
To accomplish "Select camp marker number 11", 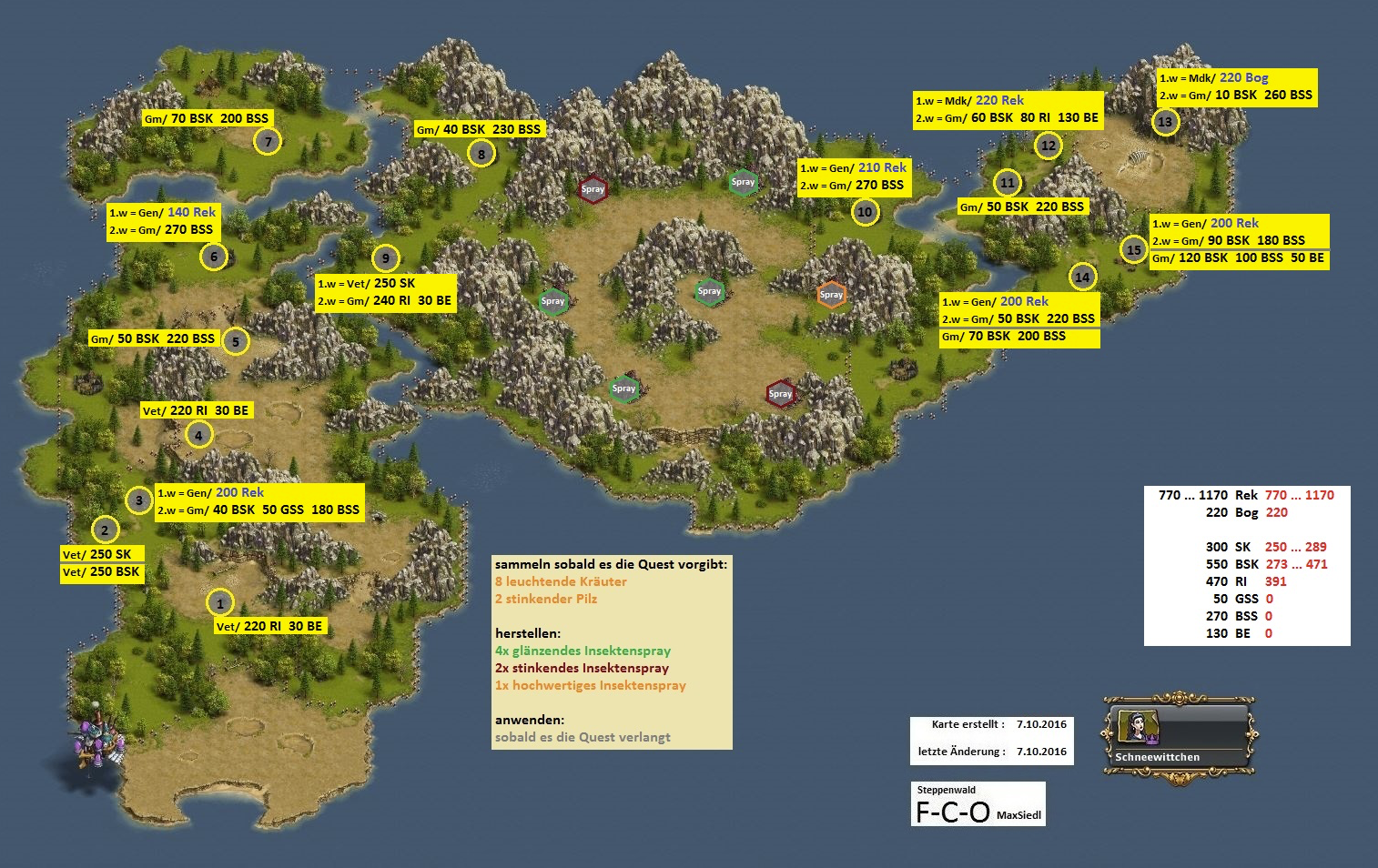I will click(x=1007, y=183).
